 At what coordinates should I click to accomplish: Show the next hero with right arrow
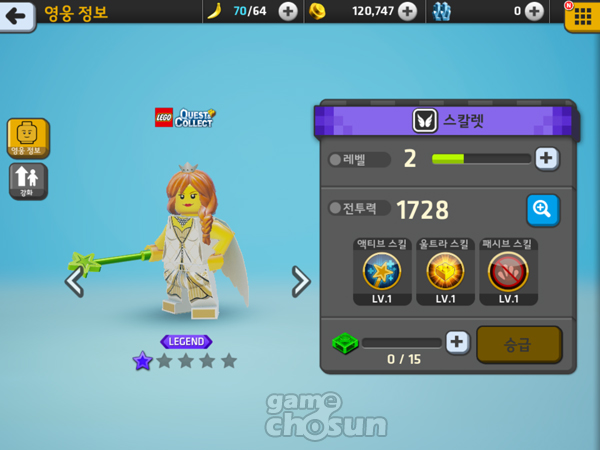tap(300, 282)
